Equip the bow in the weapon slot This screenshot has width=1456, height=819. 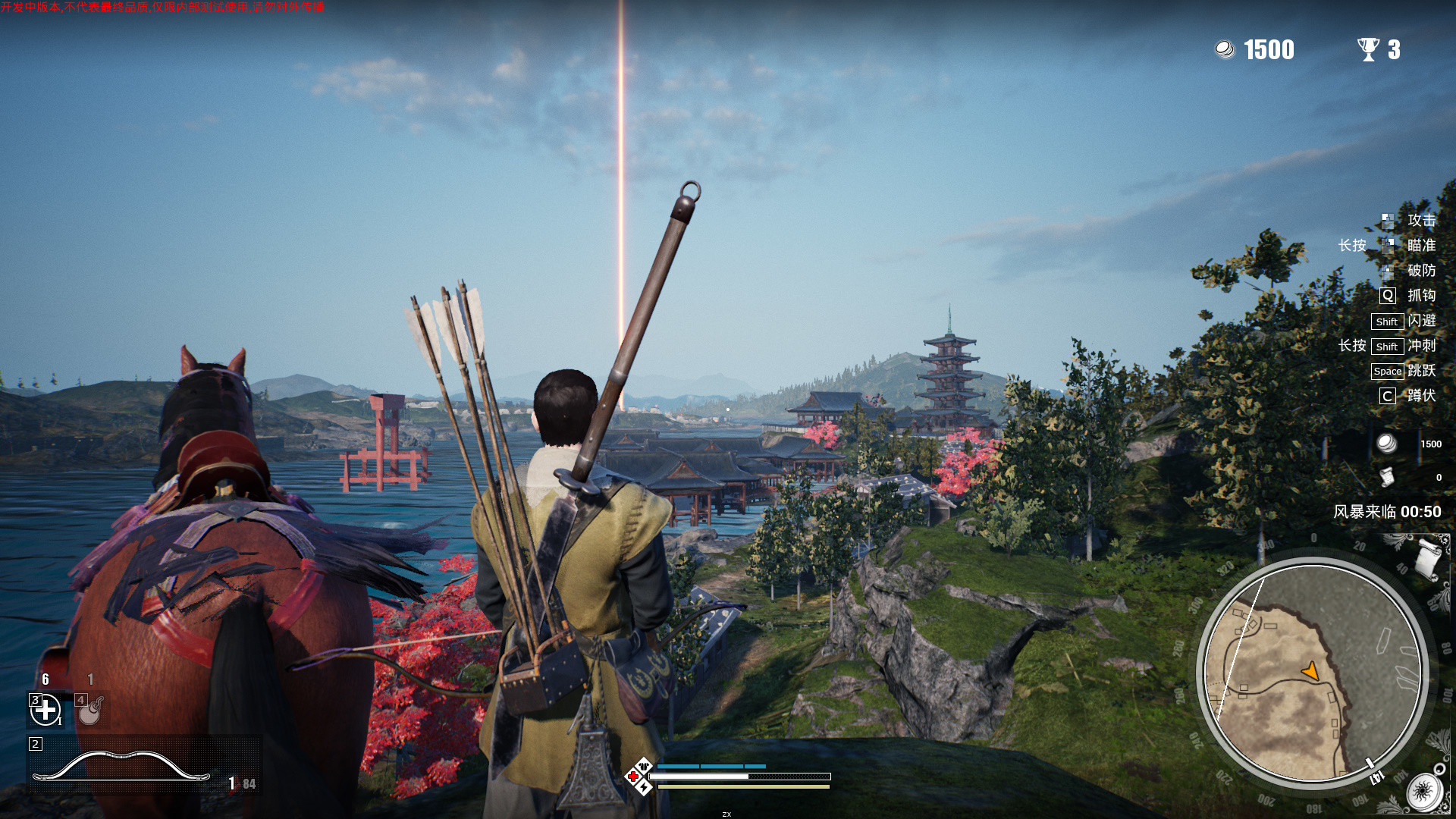click(x=121, y=766)
